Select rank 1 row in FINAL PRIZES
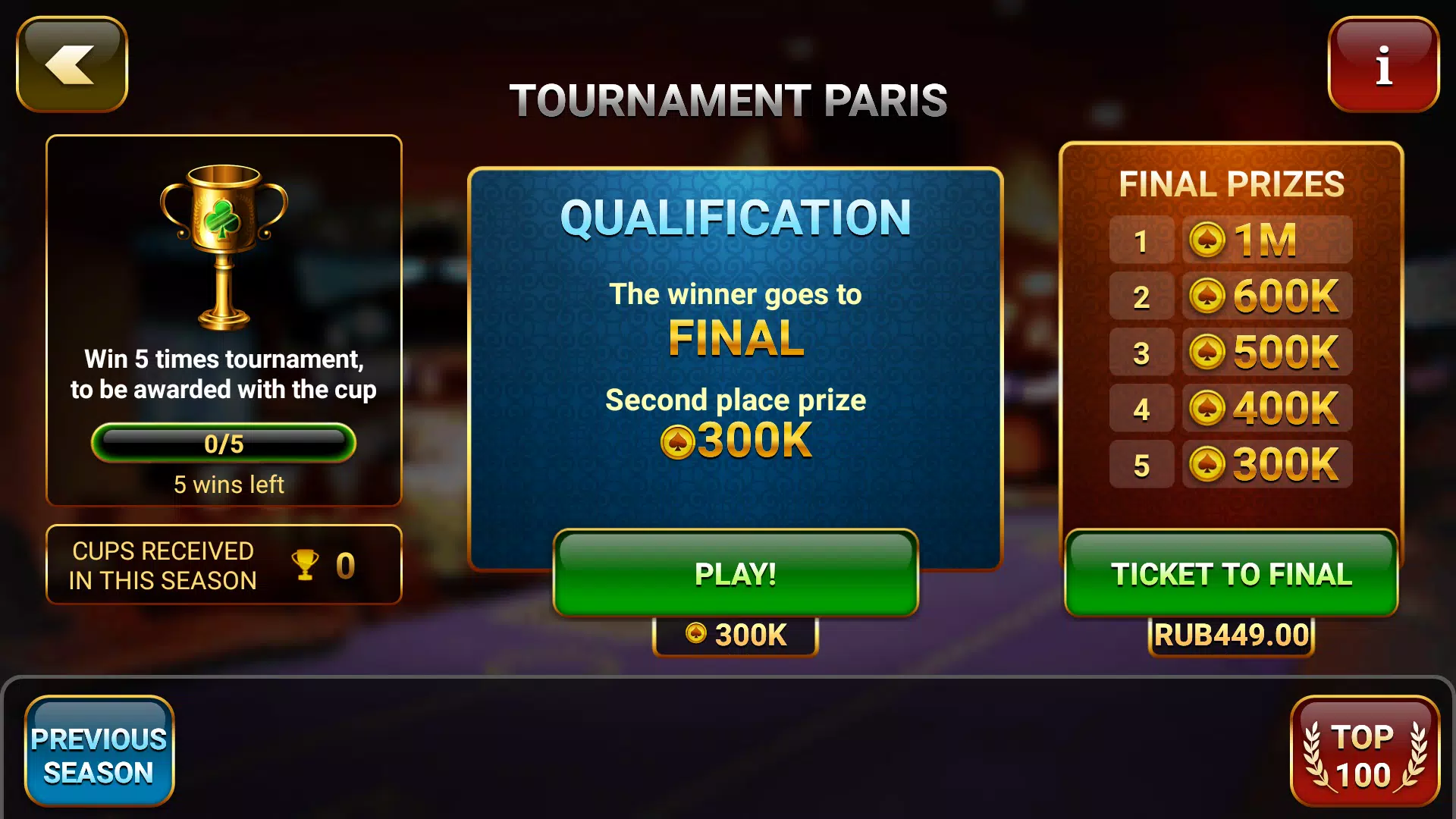 click(x=1141, y=240)
